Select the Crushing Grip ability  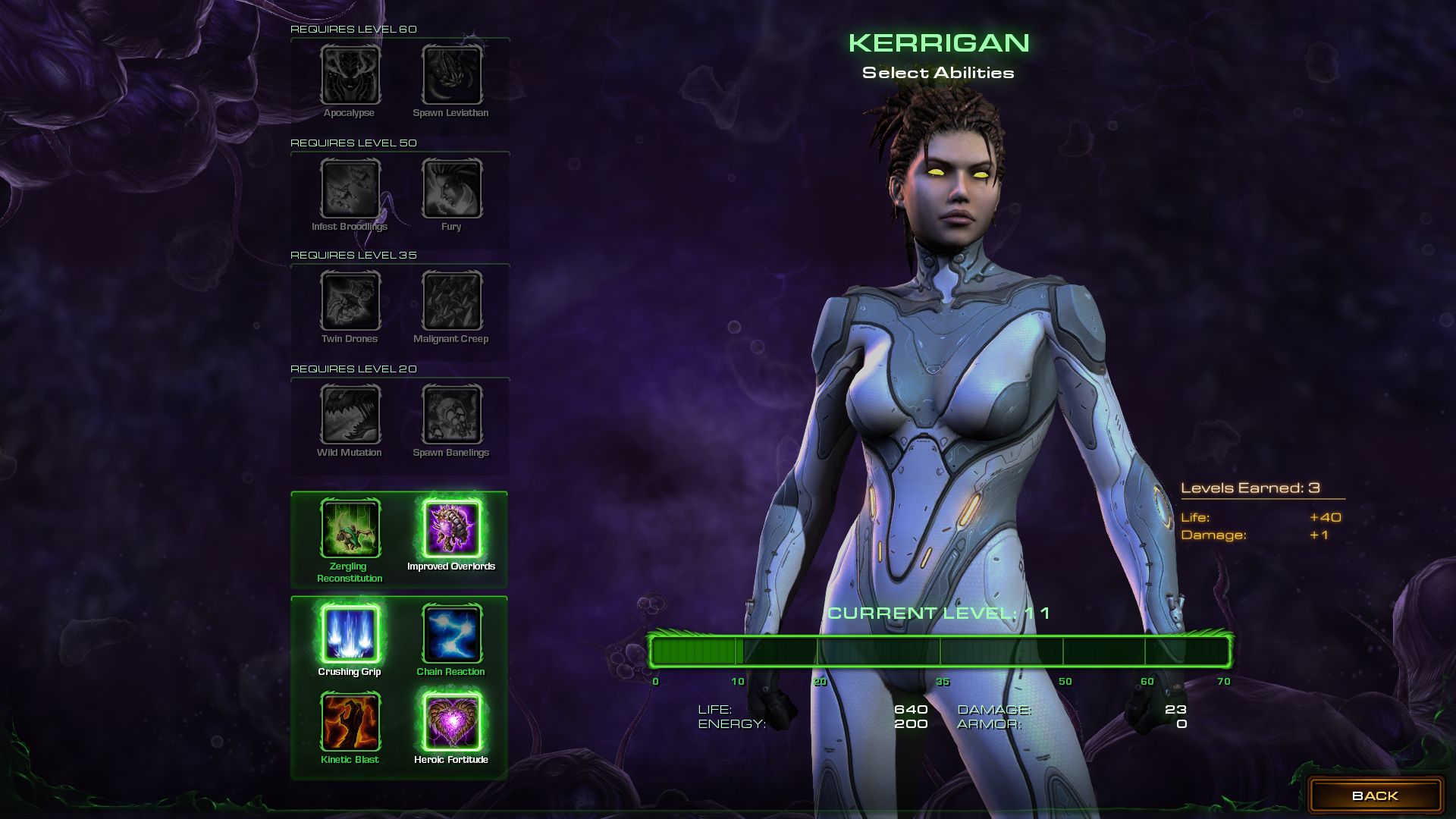click(350, 634)
